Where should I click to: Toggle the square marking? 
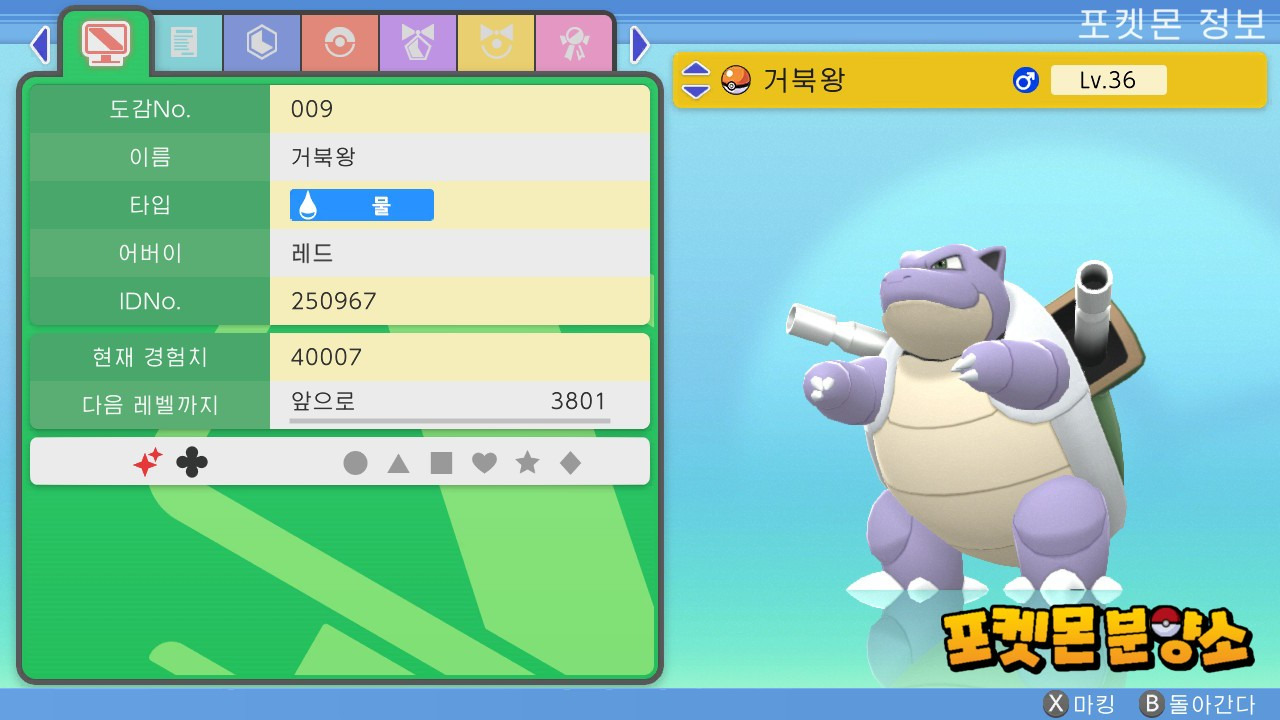(441, 463)
